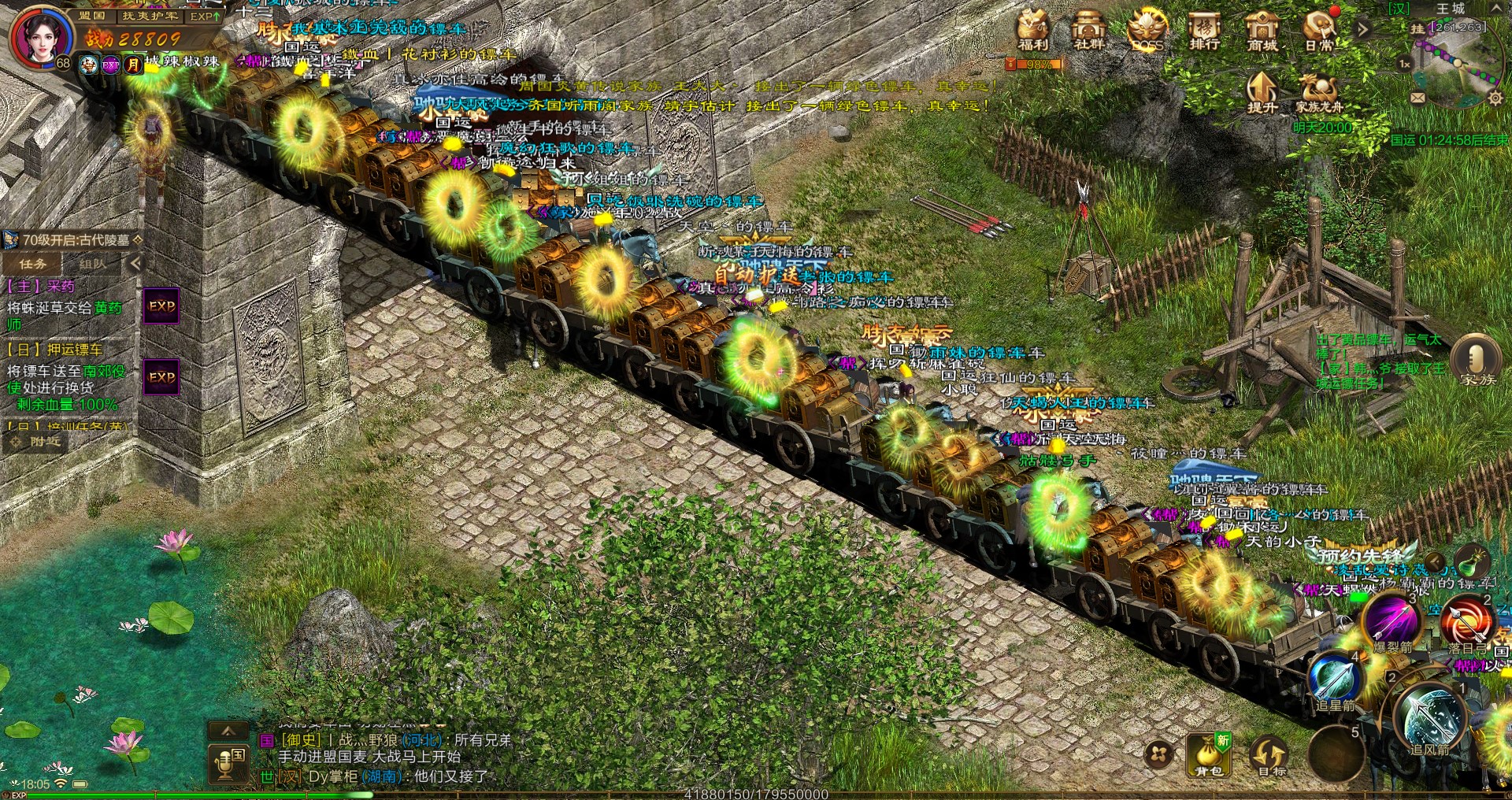The height and width of the screenshot is (800, 1512).
Task: Open the 背包 backpack
Action: tap(1207, 754)
